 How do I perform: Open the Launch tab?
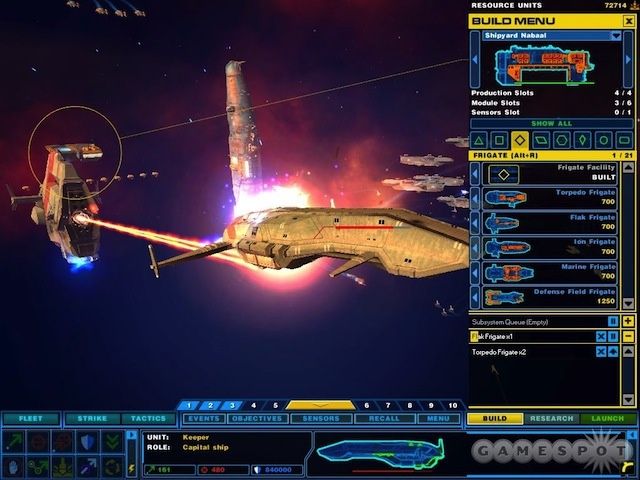(607, 418)
